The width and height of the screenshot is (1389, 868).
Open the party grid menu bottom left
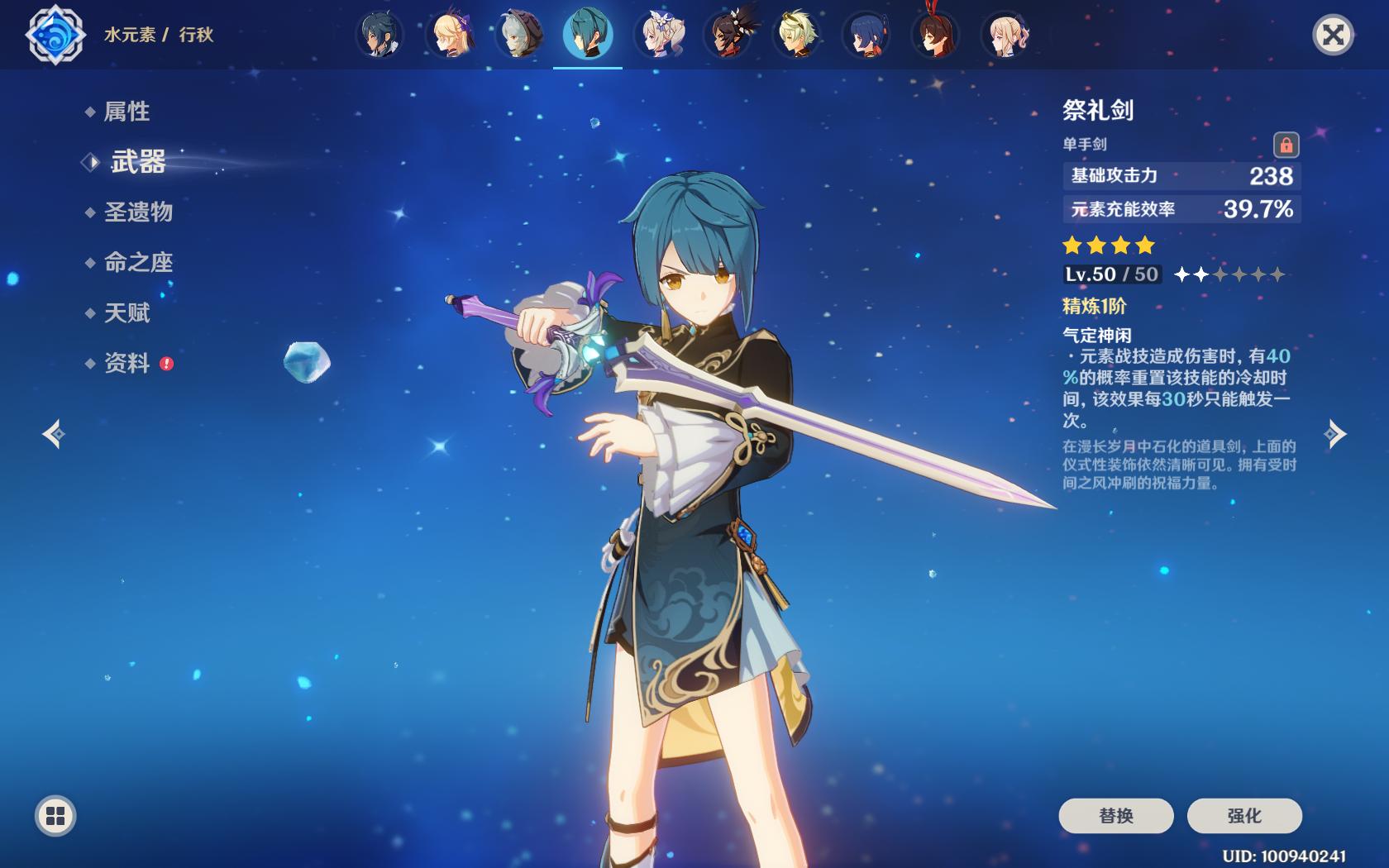[x=55, y=814]
